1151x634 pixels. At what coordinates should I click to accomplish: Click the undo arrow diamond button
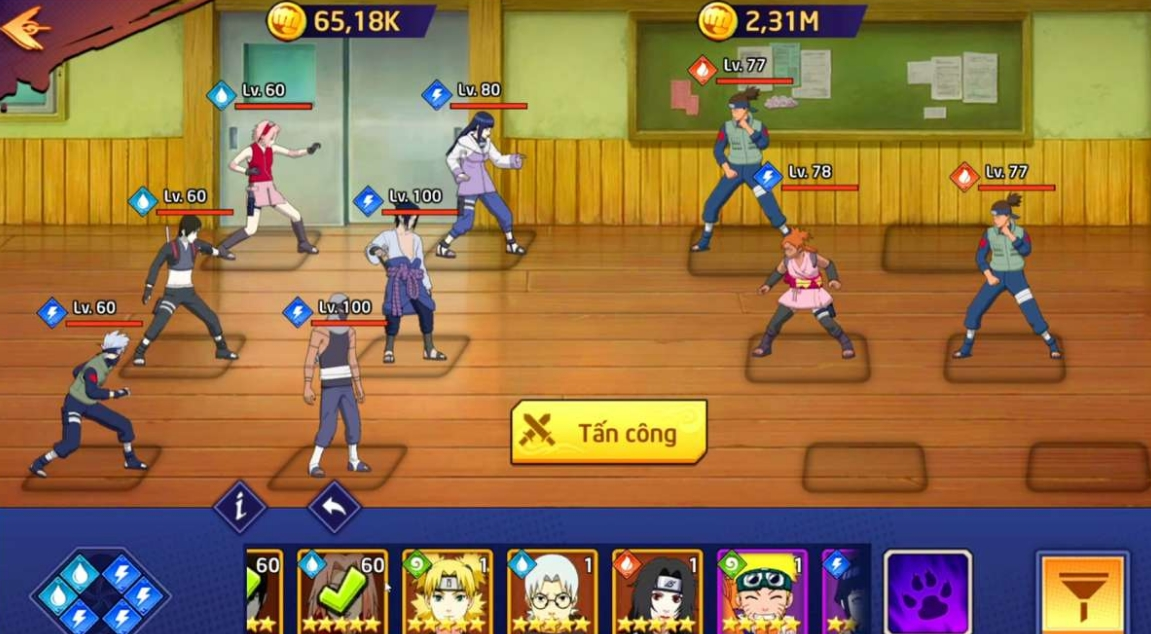point(334,508)
